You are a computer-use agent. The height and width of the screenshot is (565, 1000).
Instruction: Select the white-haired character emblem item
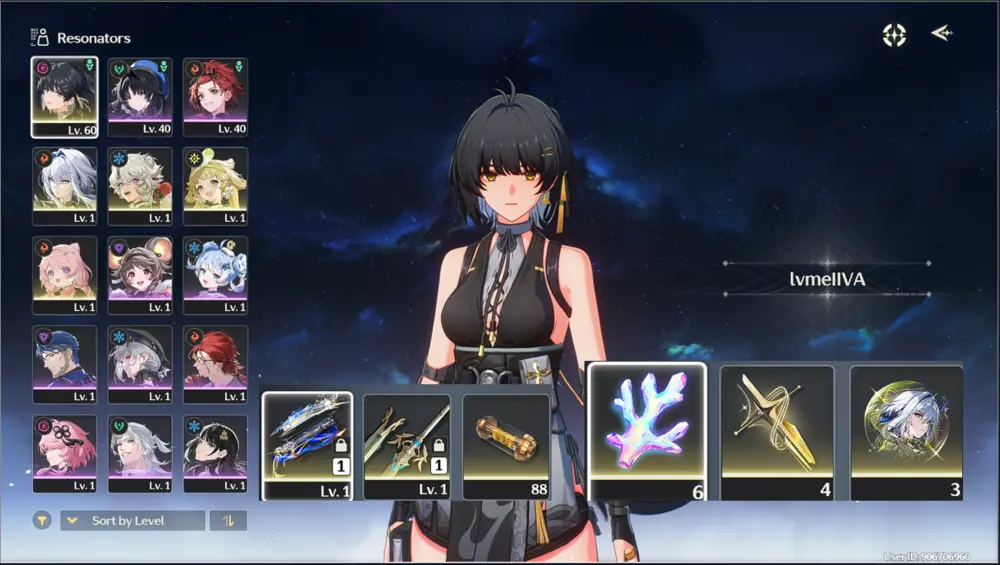pos(906,431)
